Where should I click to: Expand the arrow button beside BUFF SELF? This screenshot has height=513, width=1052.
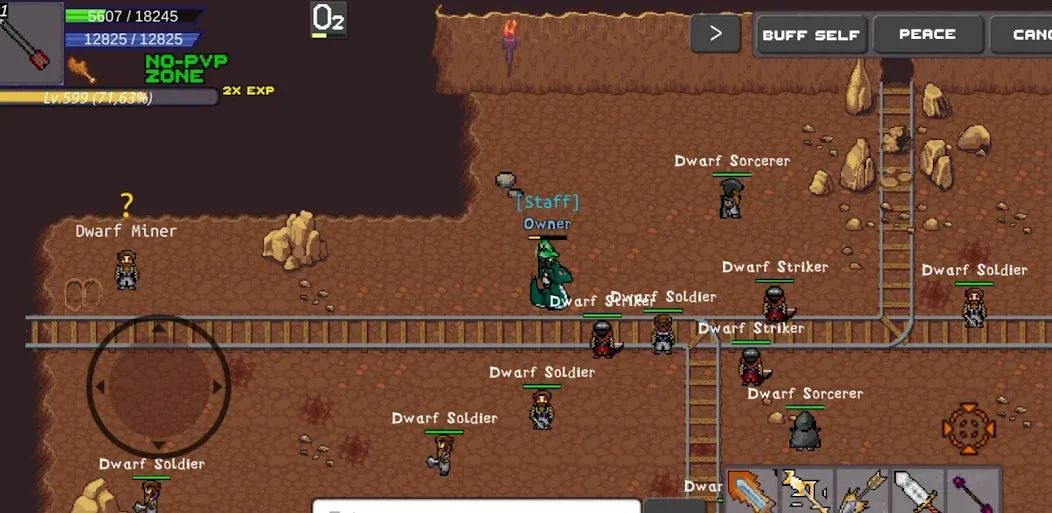tap(715, 34)
